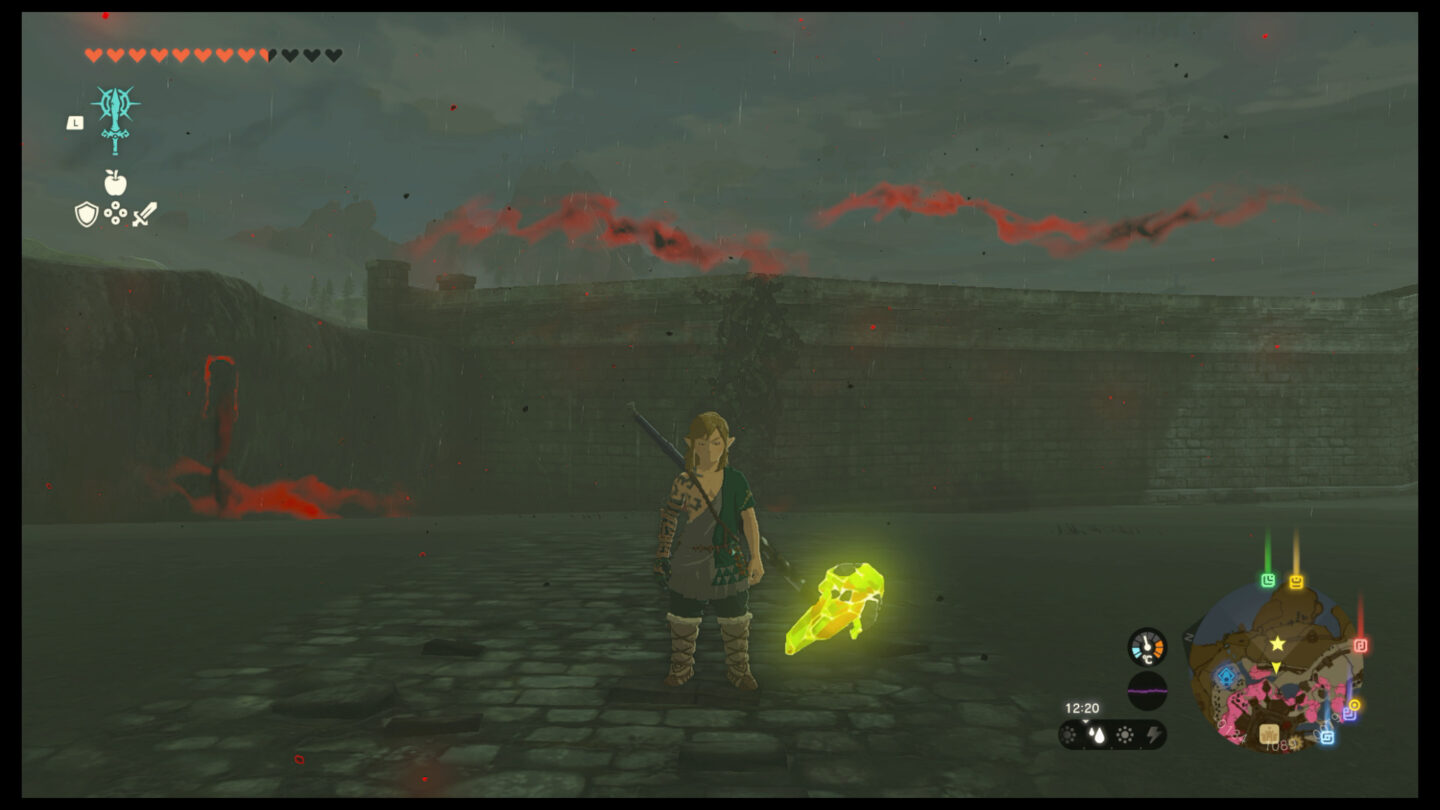Click the d-pad selector icon

tap(115, 212)
